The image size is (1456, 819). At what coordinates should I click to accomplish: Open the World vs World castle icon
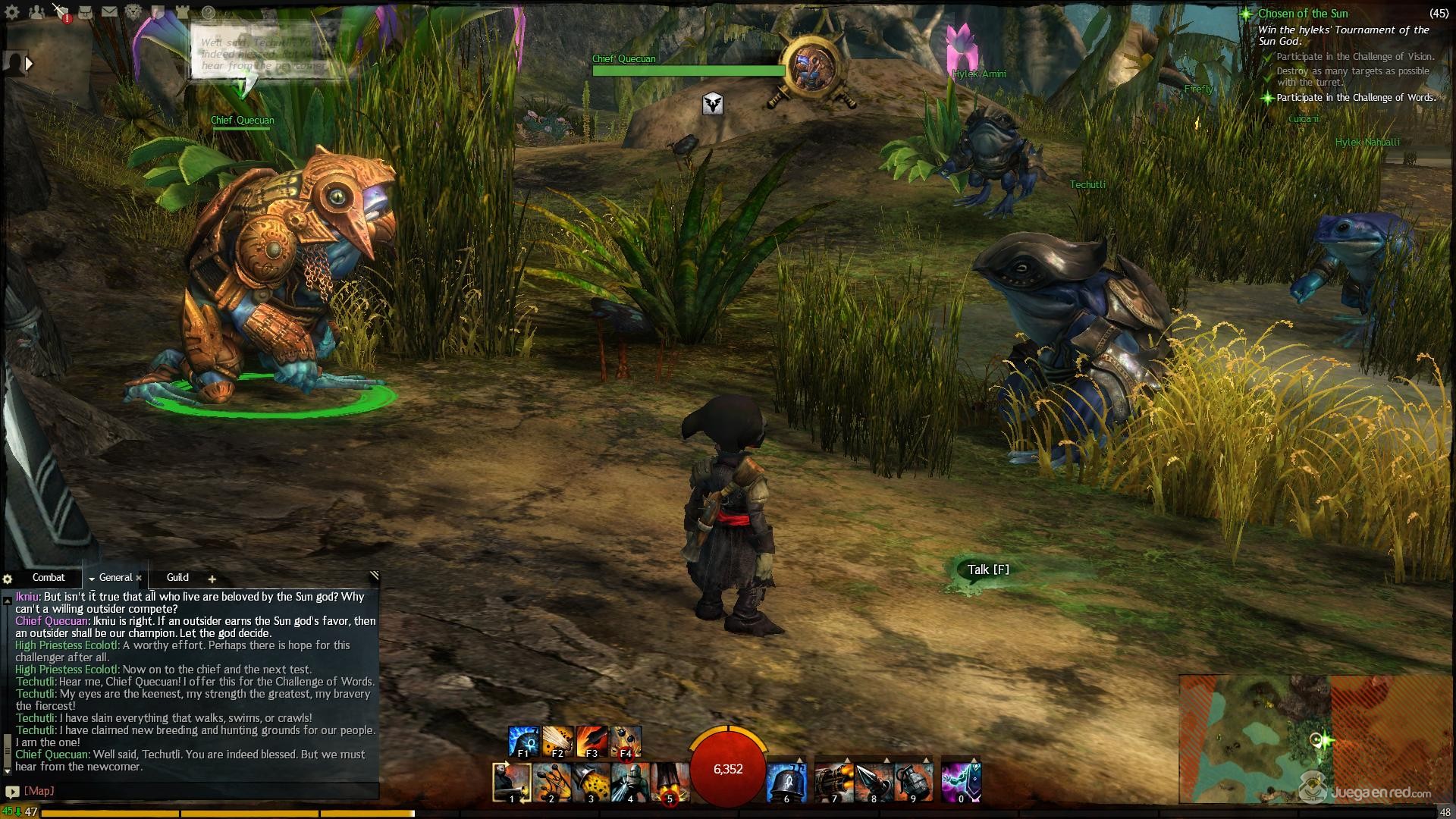click(183, 12)
